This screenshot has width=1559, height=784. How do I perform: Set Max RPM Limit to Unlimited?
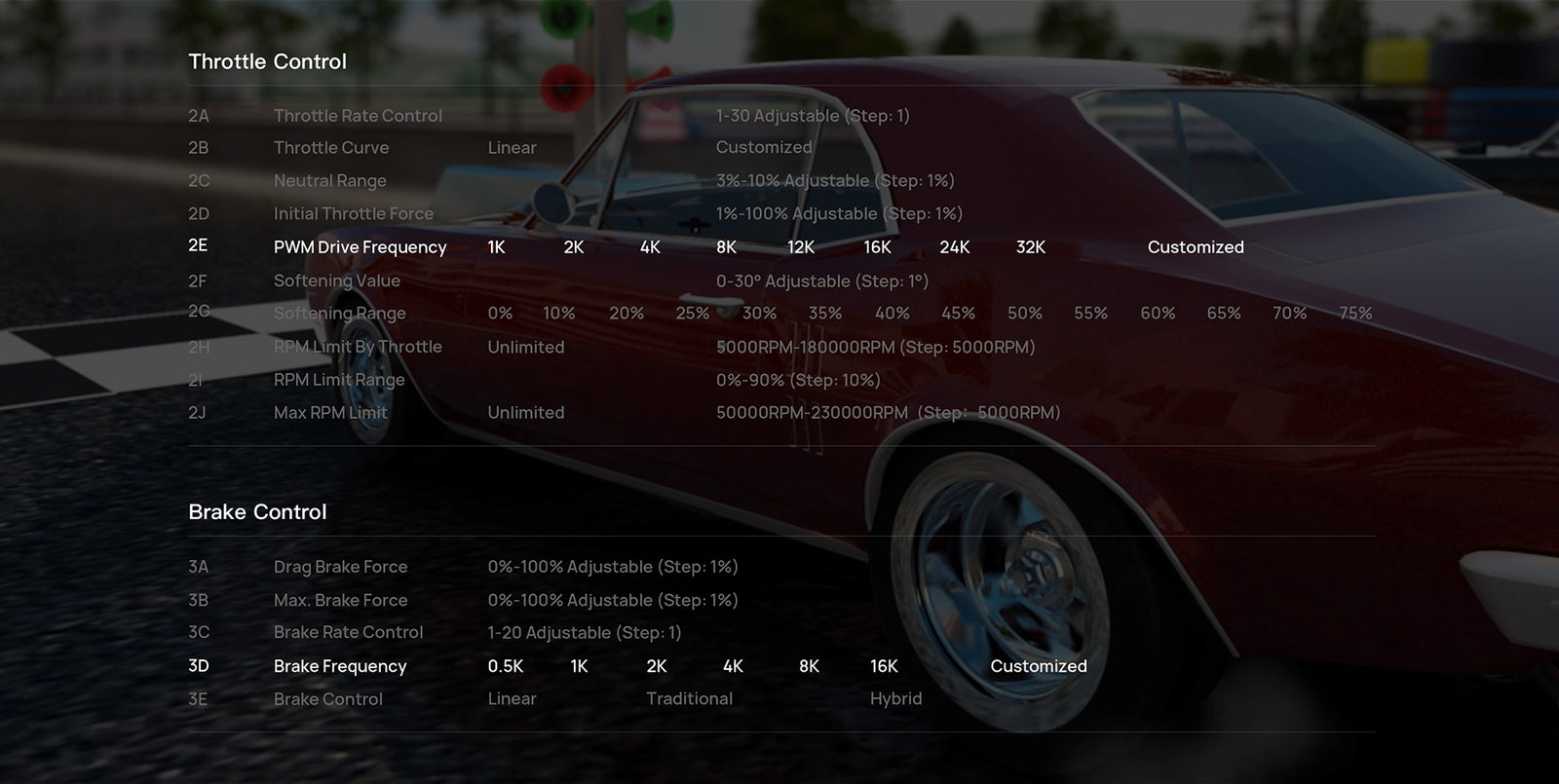coord(525,413)
